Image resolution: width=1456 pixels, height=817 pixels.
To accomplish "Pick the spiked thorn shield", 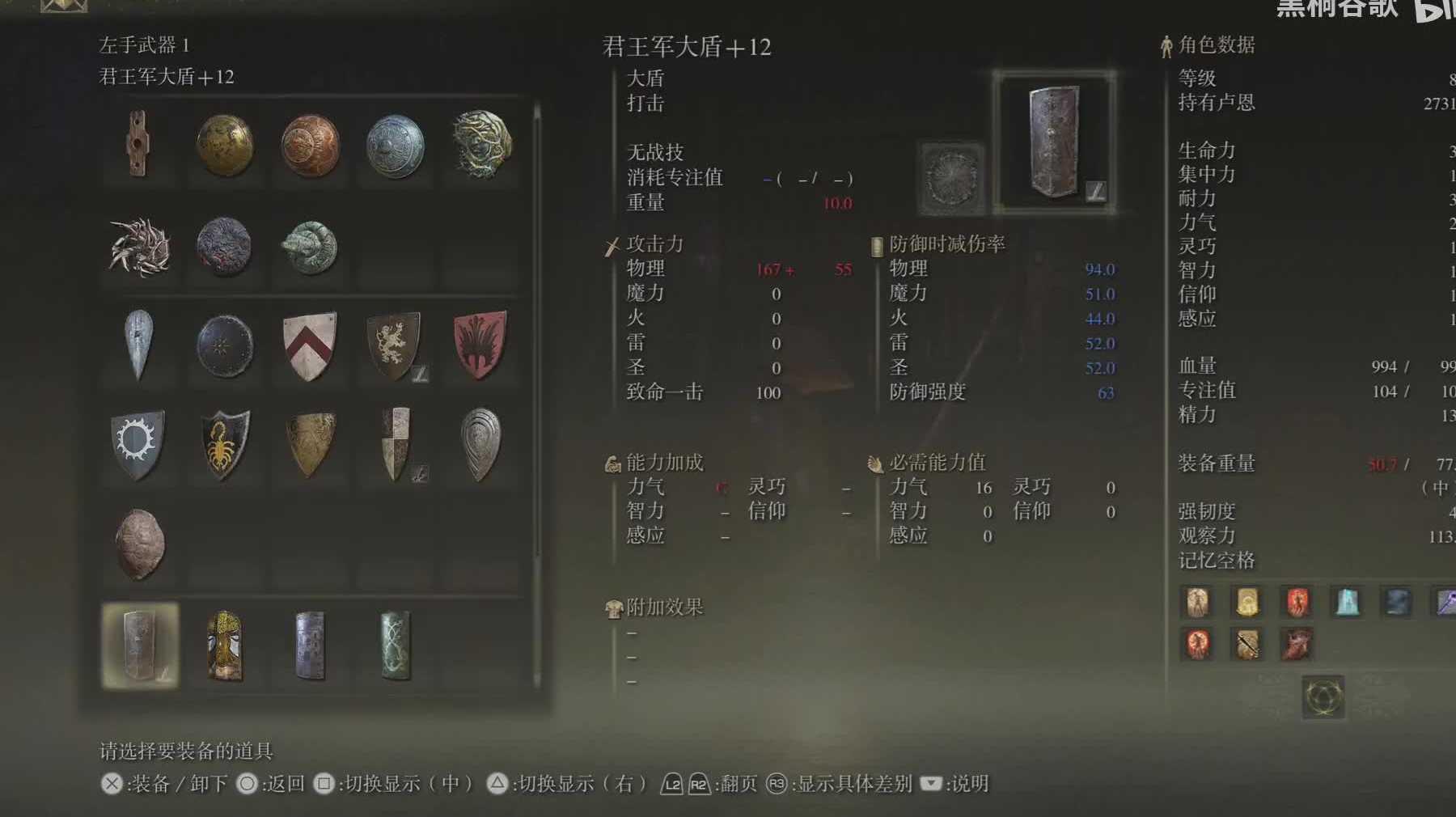I will click(139, 247).
